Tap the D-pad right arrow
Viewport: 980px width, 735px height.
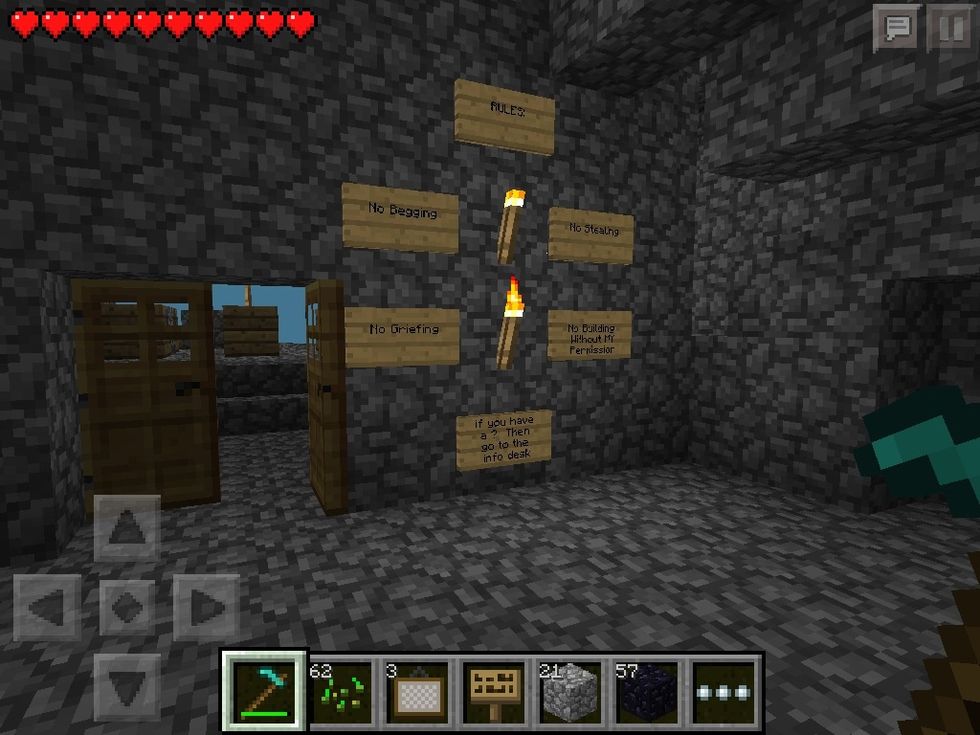coord(206,607)
